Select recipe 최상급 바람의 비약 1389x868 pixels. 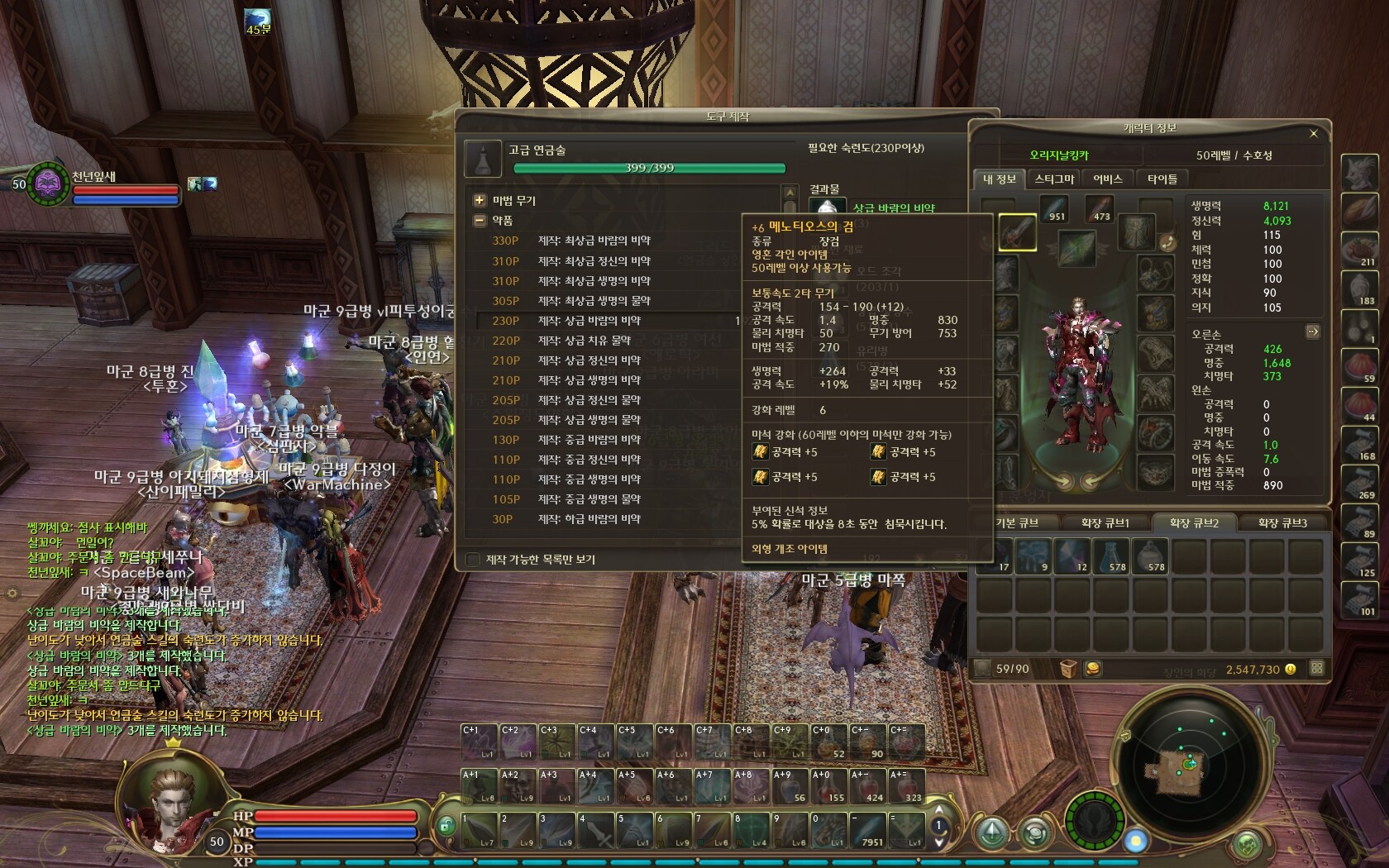[594, 241]
